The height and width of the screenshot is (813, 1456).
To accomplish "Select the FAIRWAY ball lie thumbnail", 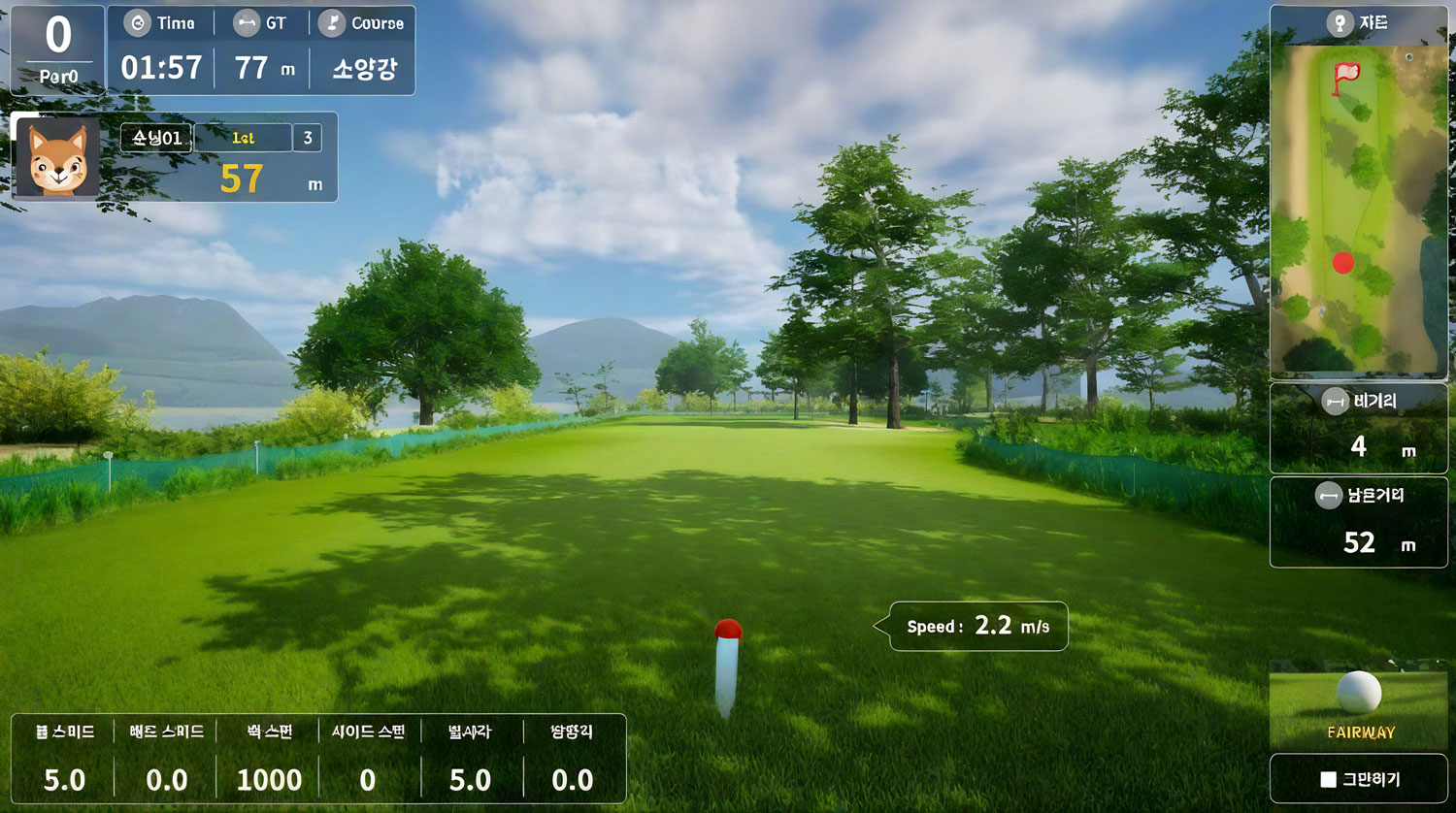I will coord(1358,704).
